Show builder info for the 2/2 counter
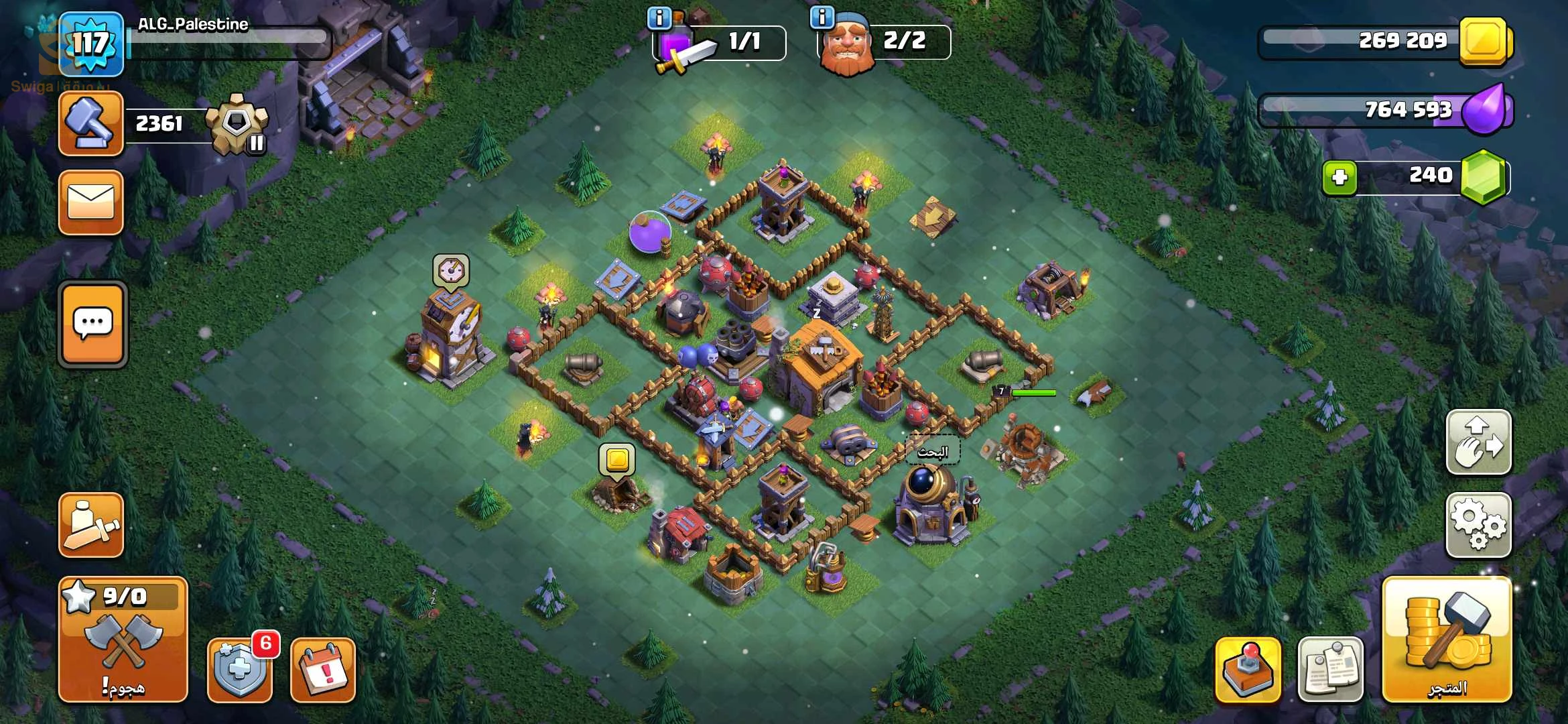Image resolution: width=1568 pixels, height=724 pixels. click(822, 17)
